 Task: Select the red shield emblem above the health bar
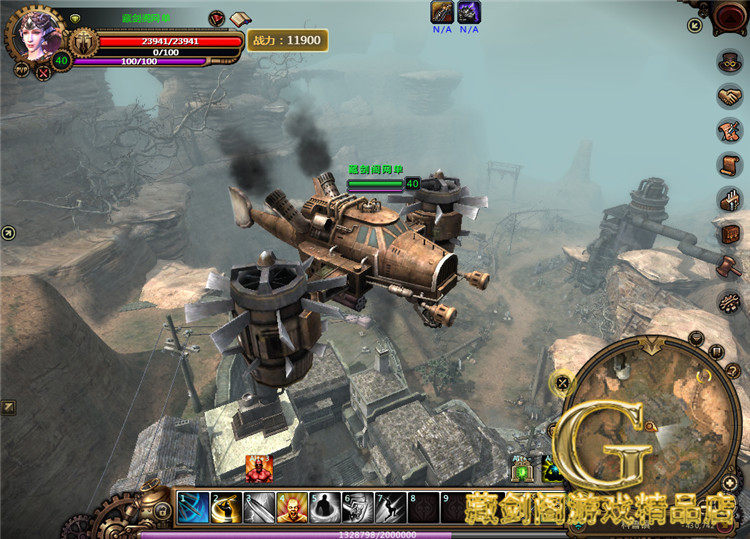pyautogui.click(x=217, y=19)
